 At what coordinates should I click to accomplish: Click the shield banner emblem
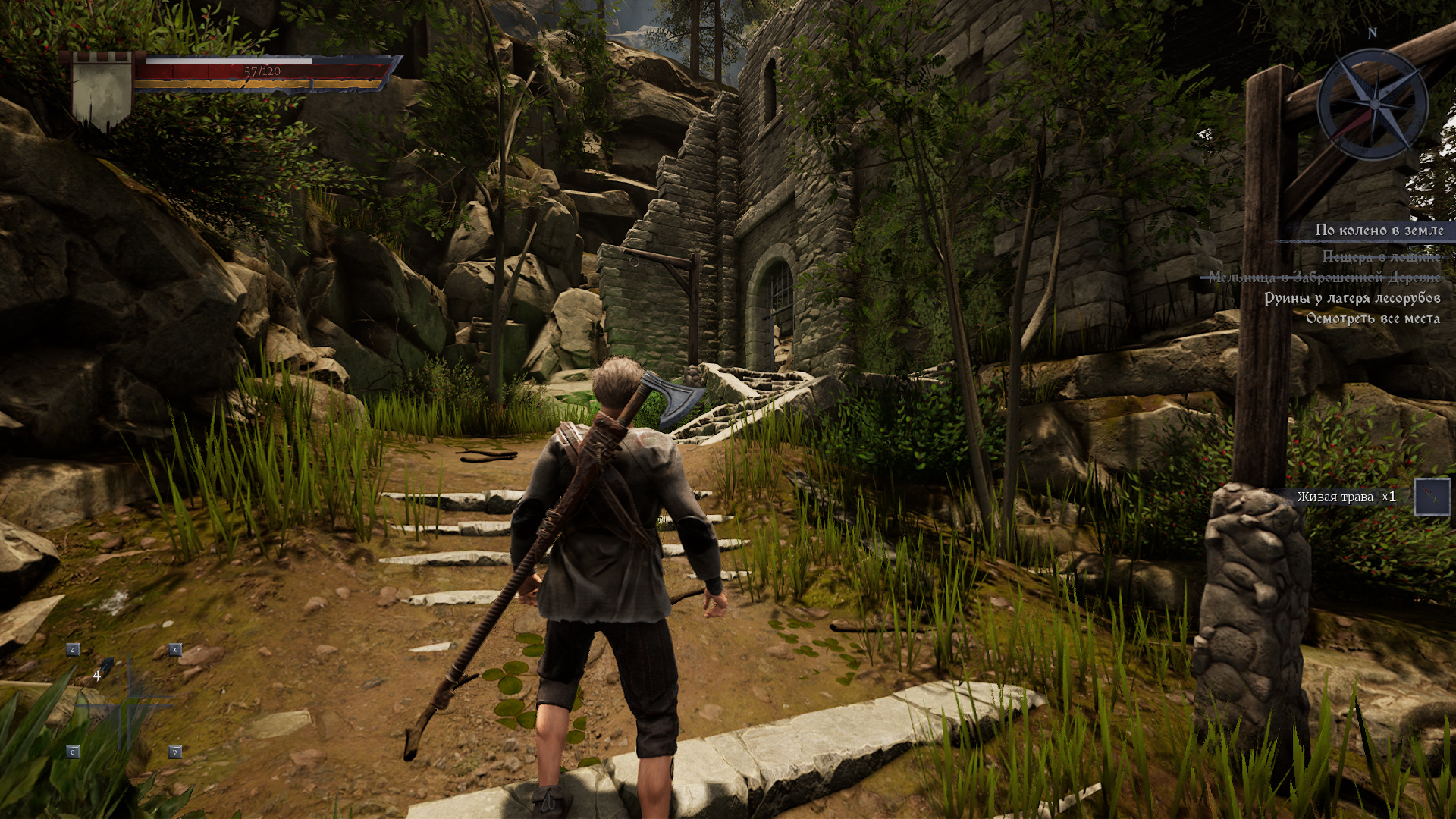(101, 91)
